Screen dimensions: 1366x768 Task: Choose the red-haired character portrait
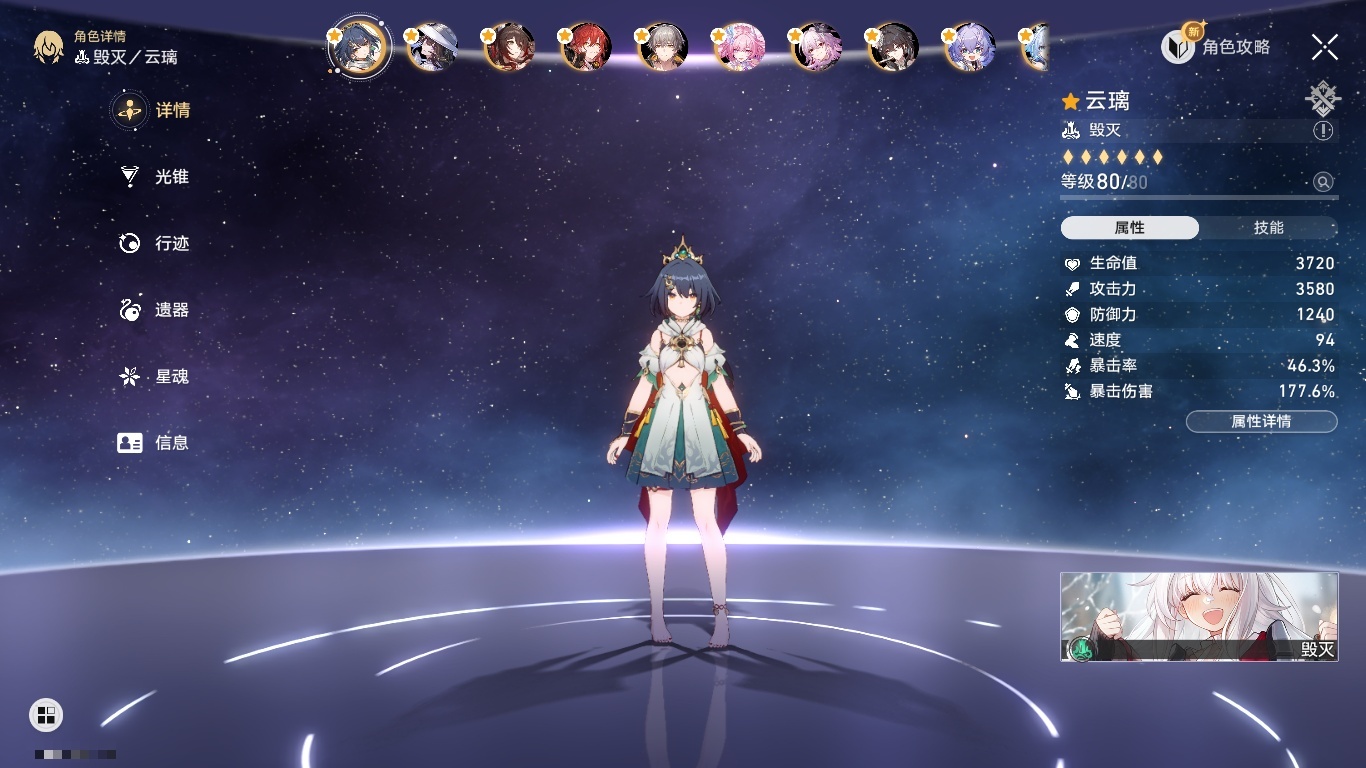click(x=586, y=47)
